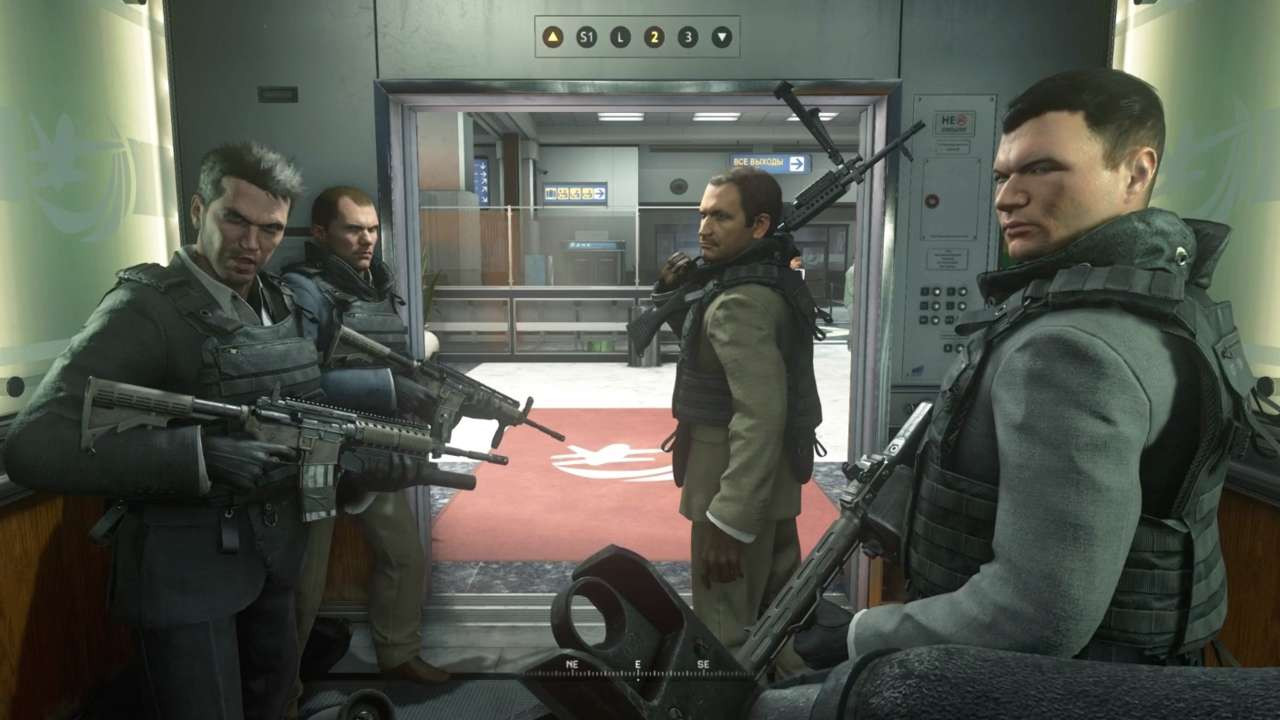This screenshot has height=720, width=1280.
Task: Open the blue airport pictogram sign with arrow
Action: (575, 192)
